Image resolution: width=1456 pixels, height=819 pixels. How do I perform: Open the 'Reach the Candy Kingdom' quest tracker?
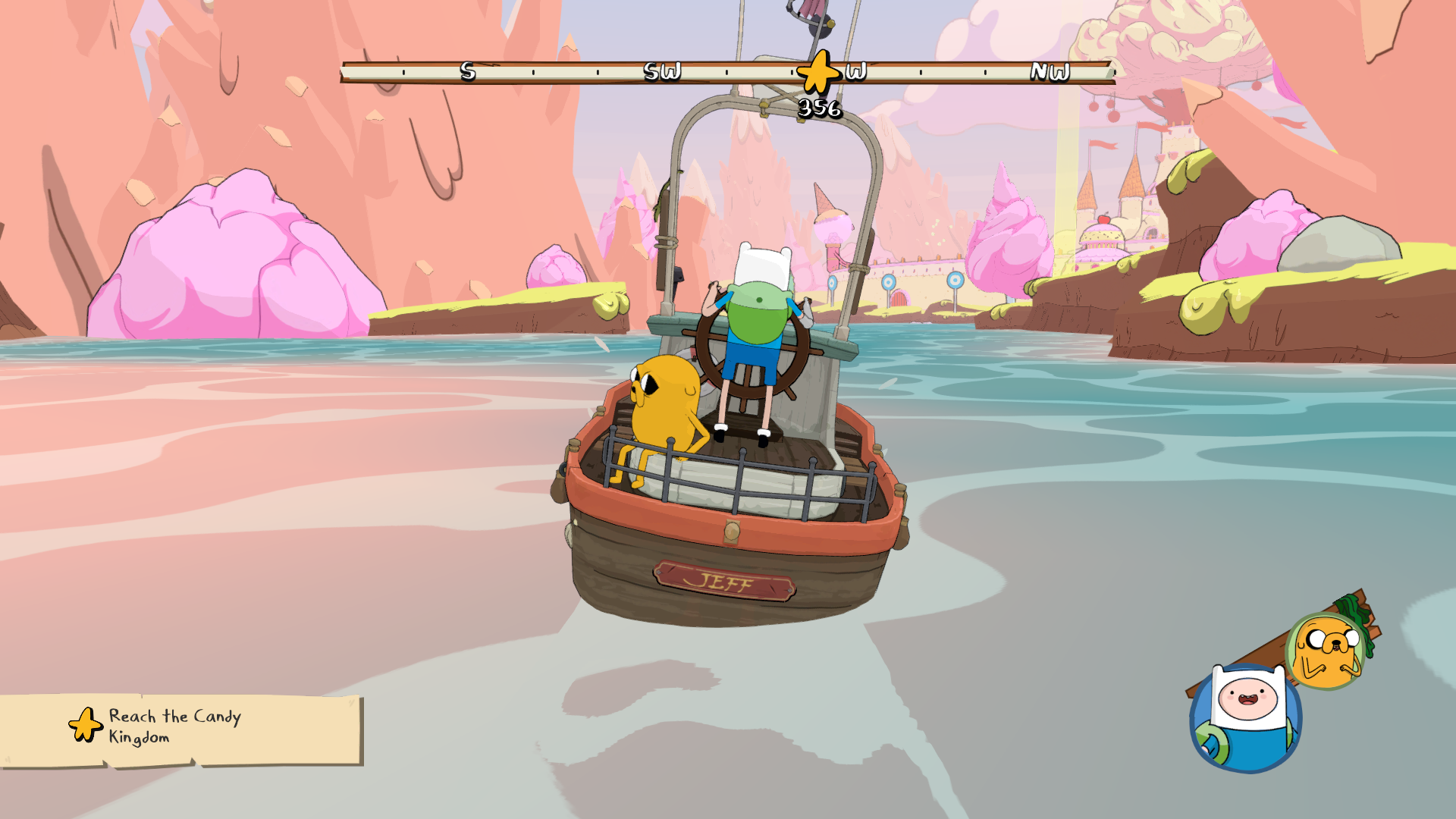pyautogui.click(x=180, y=728)
